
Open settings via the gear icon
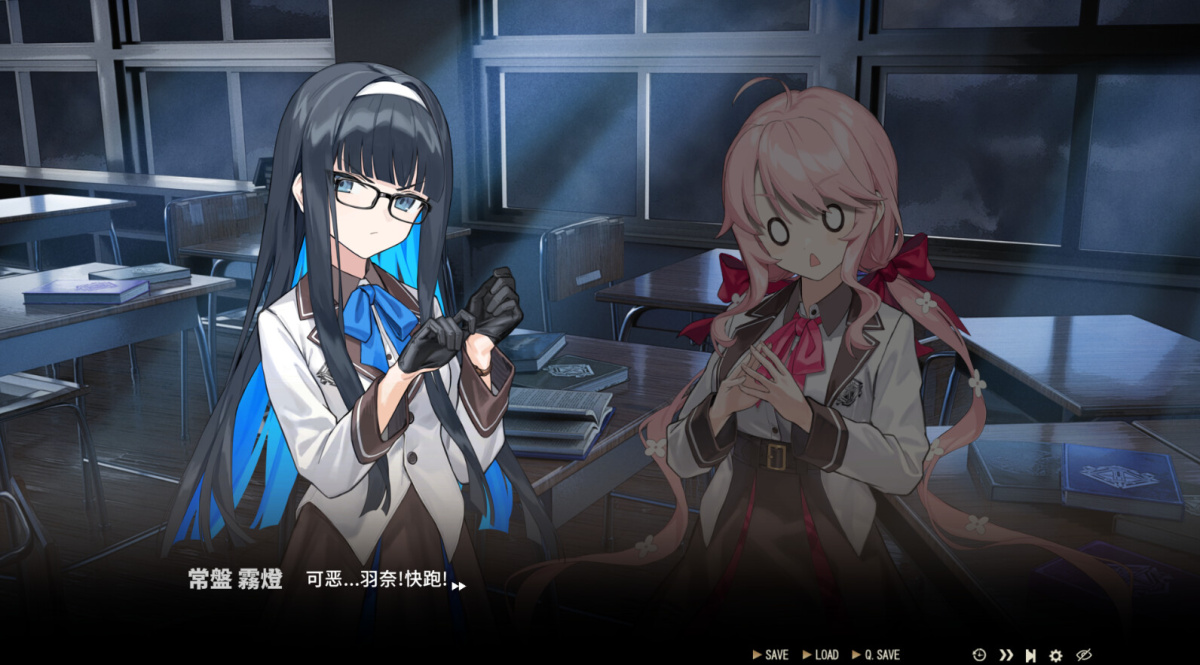coord(1056,655)
